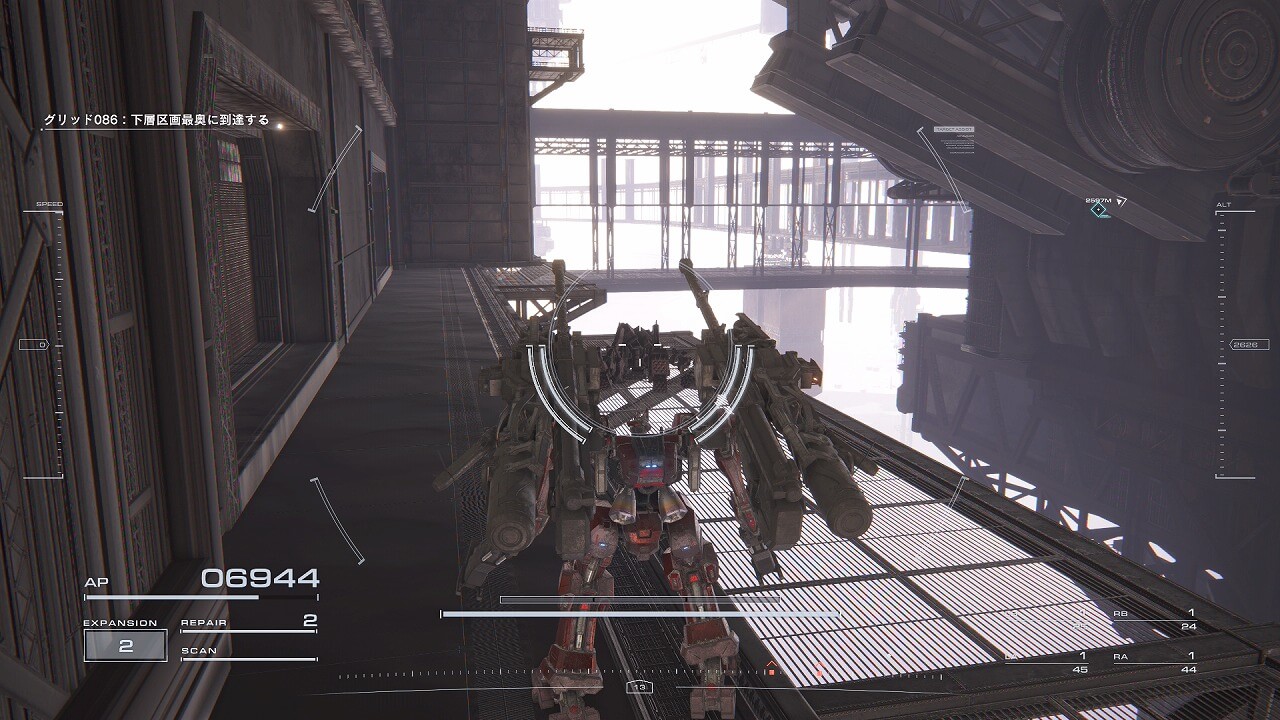This screenshot has height=720, width=1280.
Task: Use the Repair kit indicator
Action: point(248,624)
